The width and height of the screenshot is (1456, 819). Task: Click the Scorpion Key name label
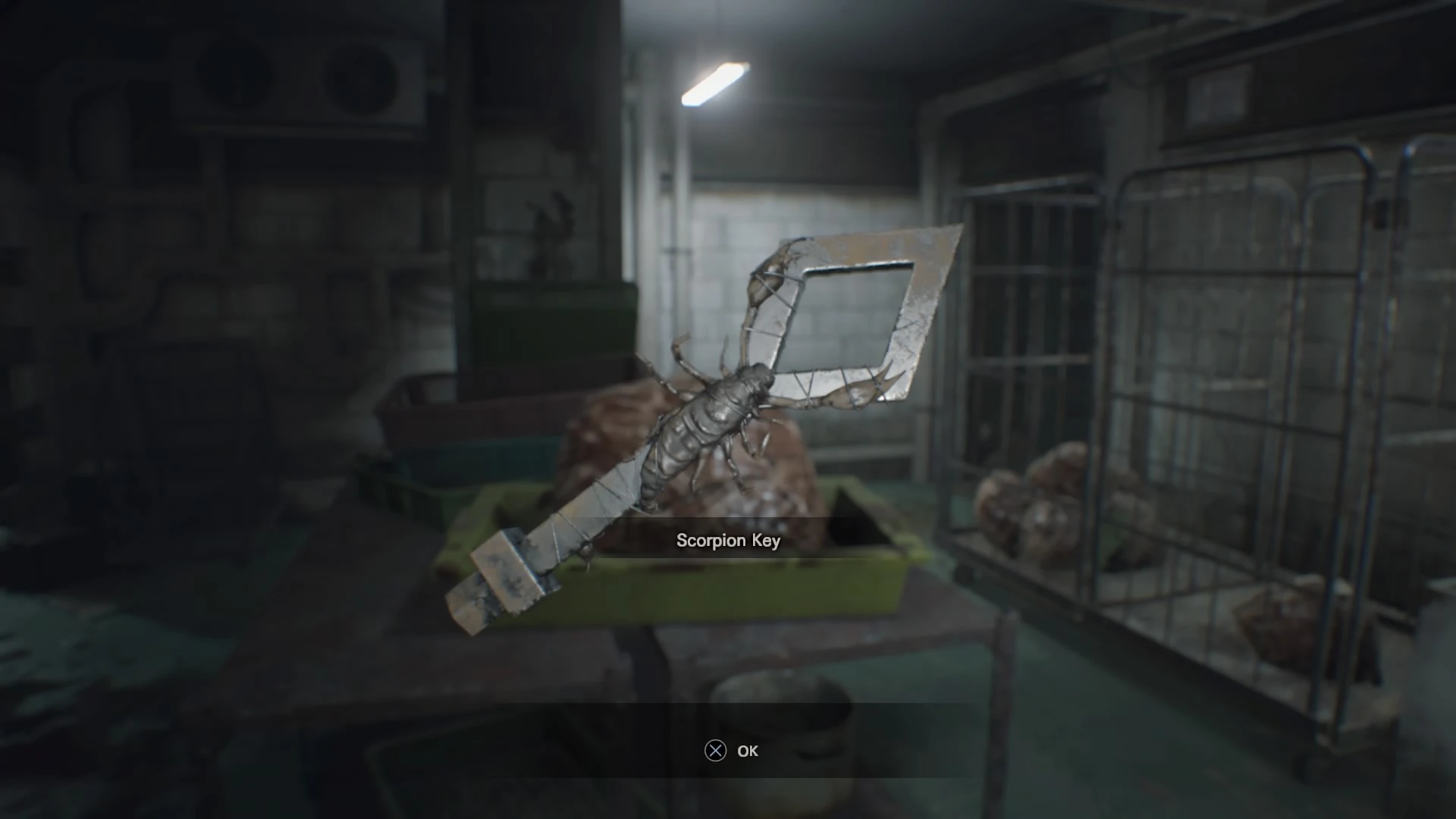(x=728, y=541)
